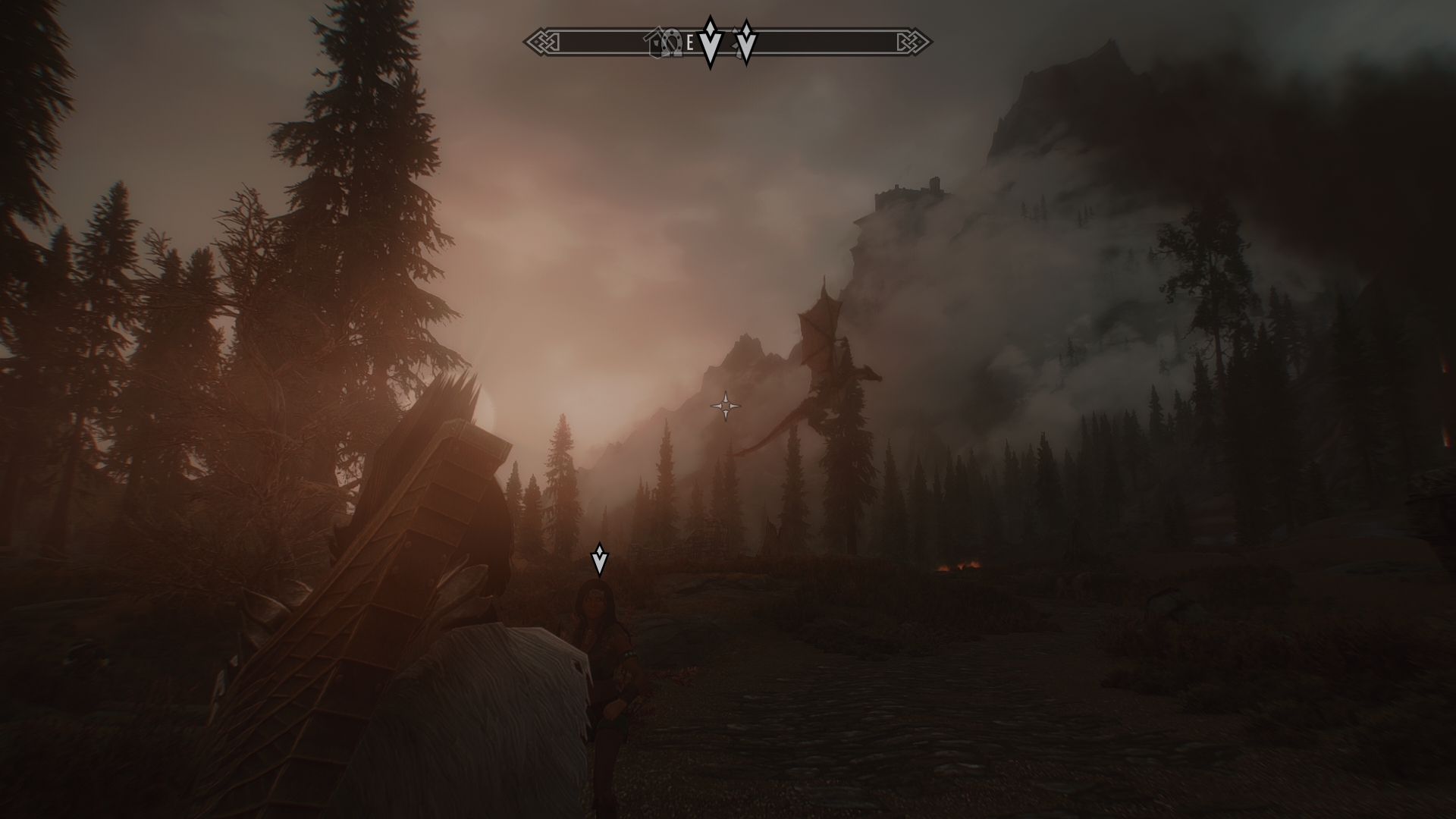Click the companion's arm bracelet
This screenshot has width=1456, height=819.
tap(629, 654)
